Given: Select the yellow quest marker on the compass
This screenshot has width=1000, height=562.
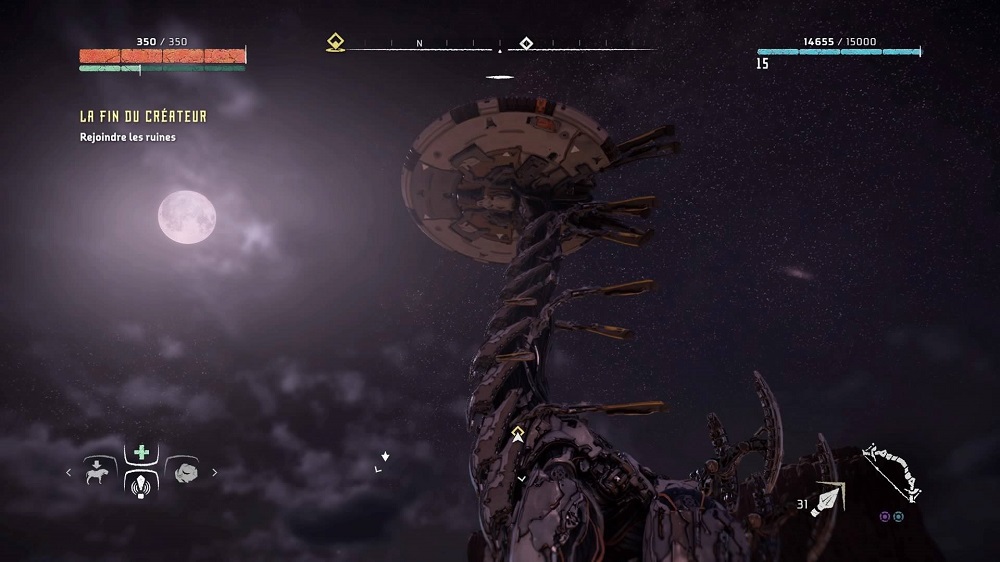Looking at the screenshot, I should 336,43.
